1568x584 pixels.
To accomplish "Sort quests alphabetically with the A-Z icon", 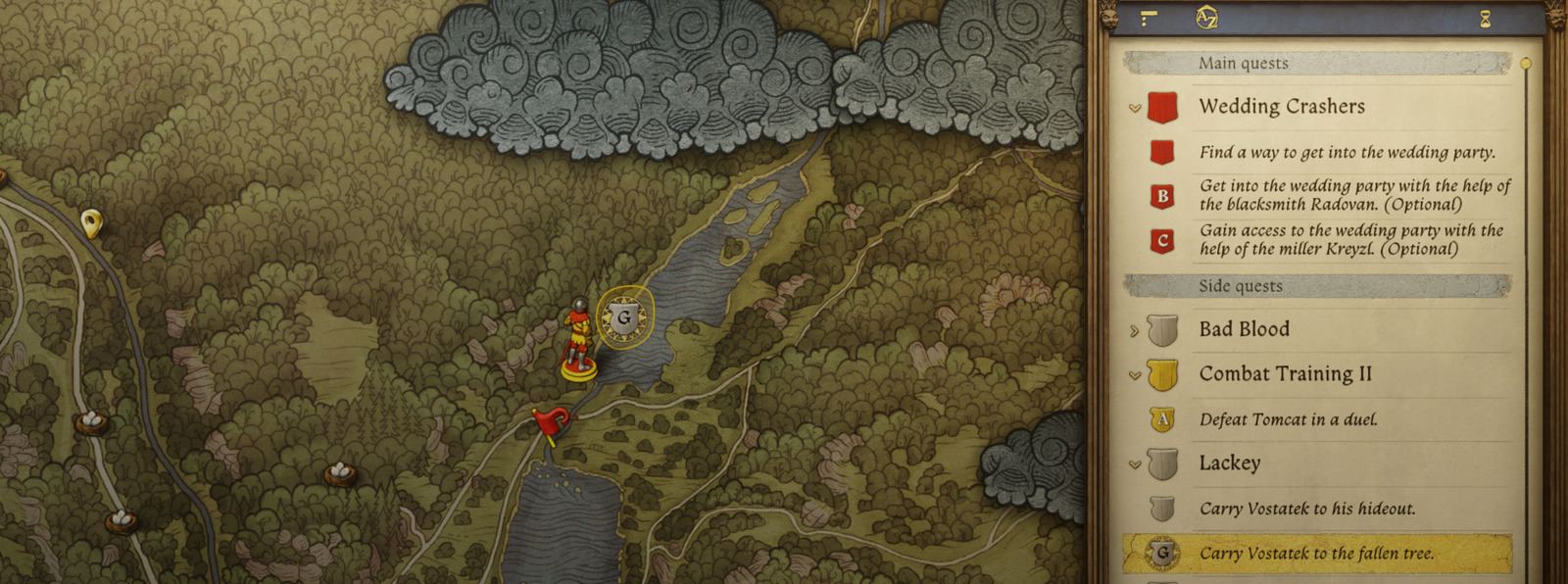I will (1206, 18).
